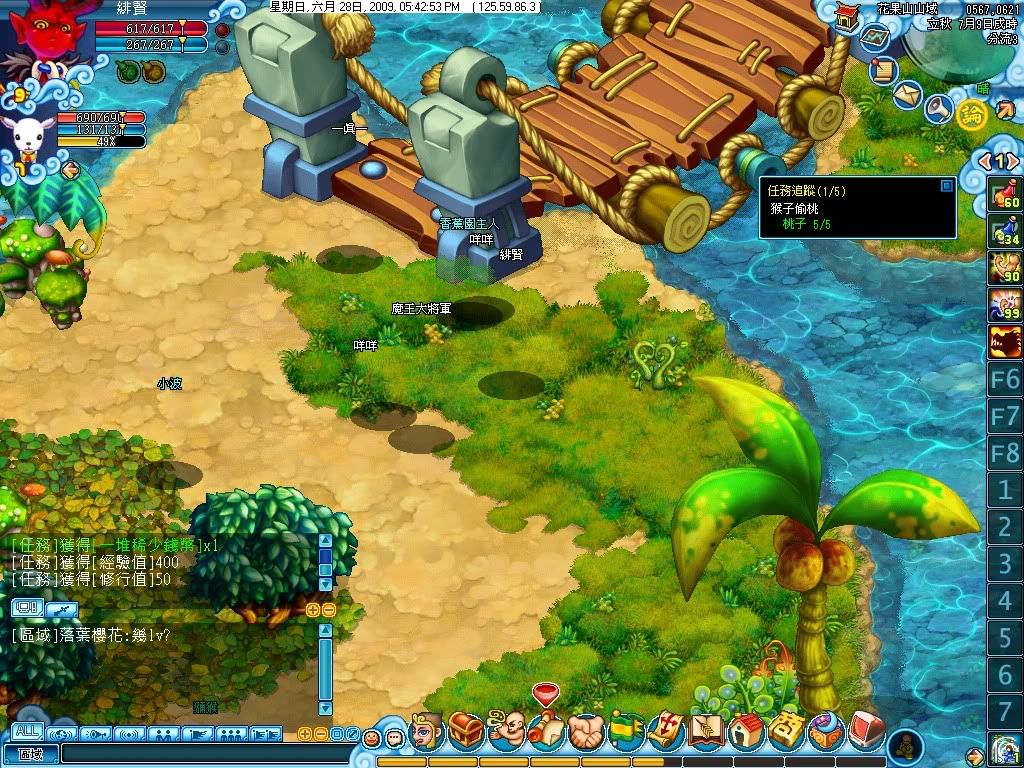Open the handshake trade icon
Image resolution: width=1024 pixels, height=768 pixels.
coord(584,731)
